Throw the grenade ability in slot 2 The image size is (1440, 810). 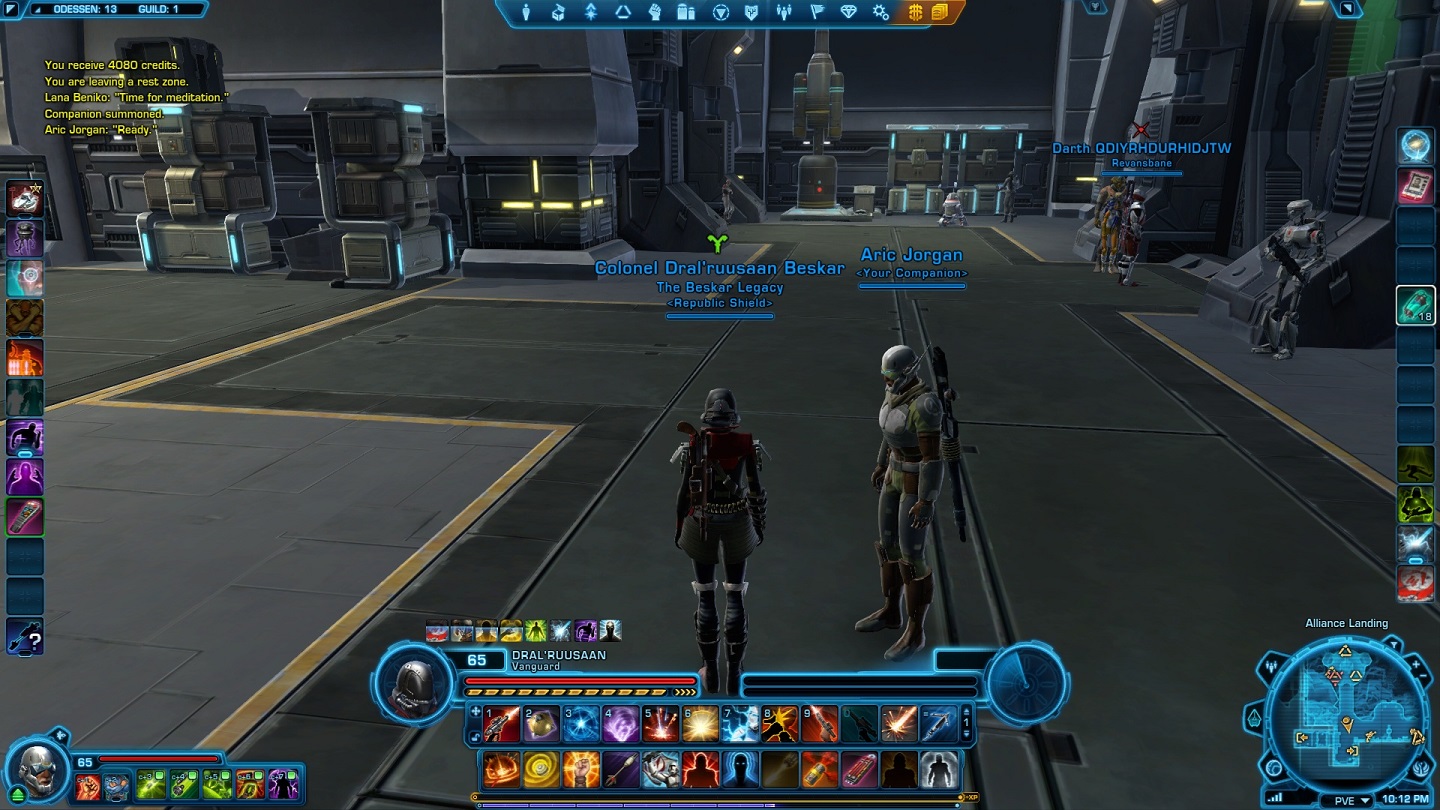542,724
